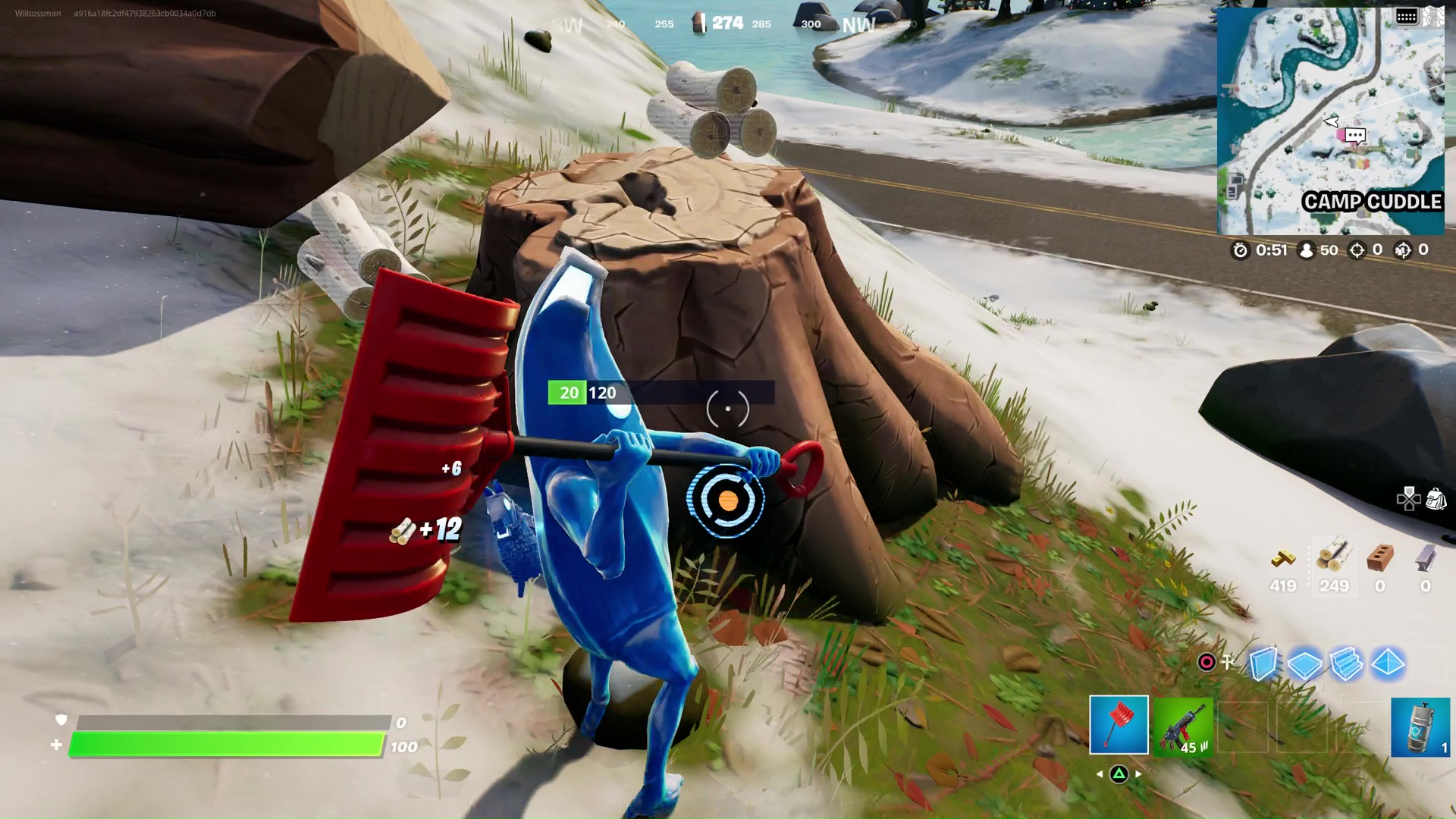1456x819 pixels.
Task: Select the roof pyramid build piece icon
Action: pos(1388,662)
